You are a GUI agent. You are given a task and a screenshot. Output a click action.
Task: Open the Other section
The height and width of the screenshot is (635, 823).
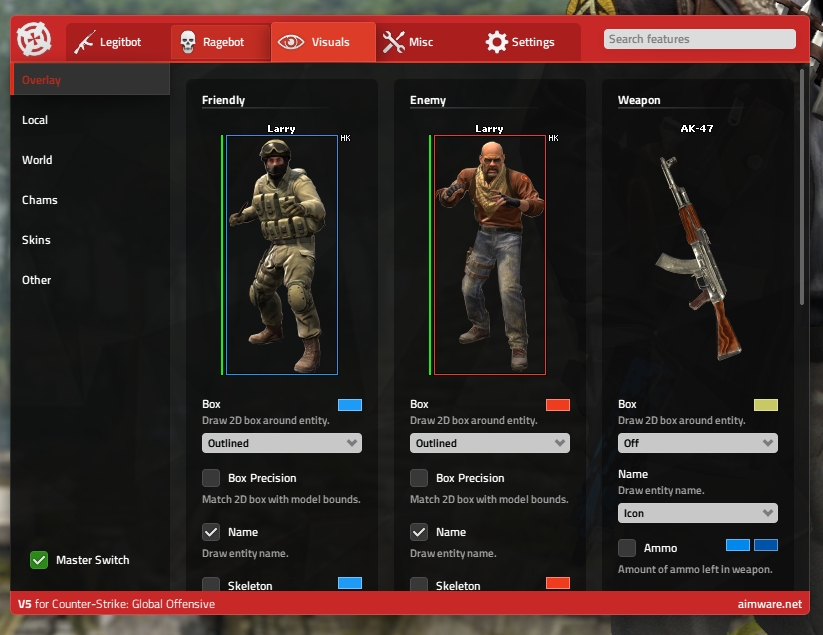pos(37,280)
